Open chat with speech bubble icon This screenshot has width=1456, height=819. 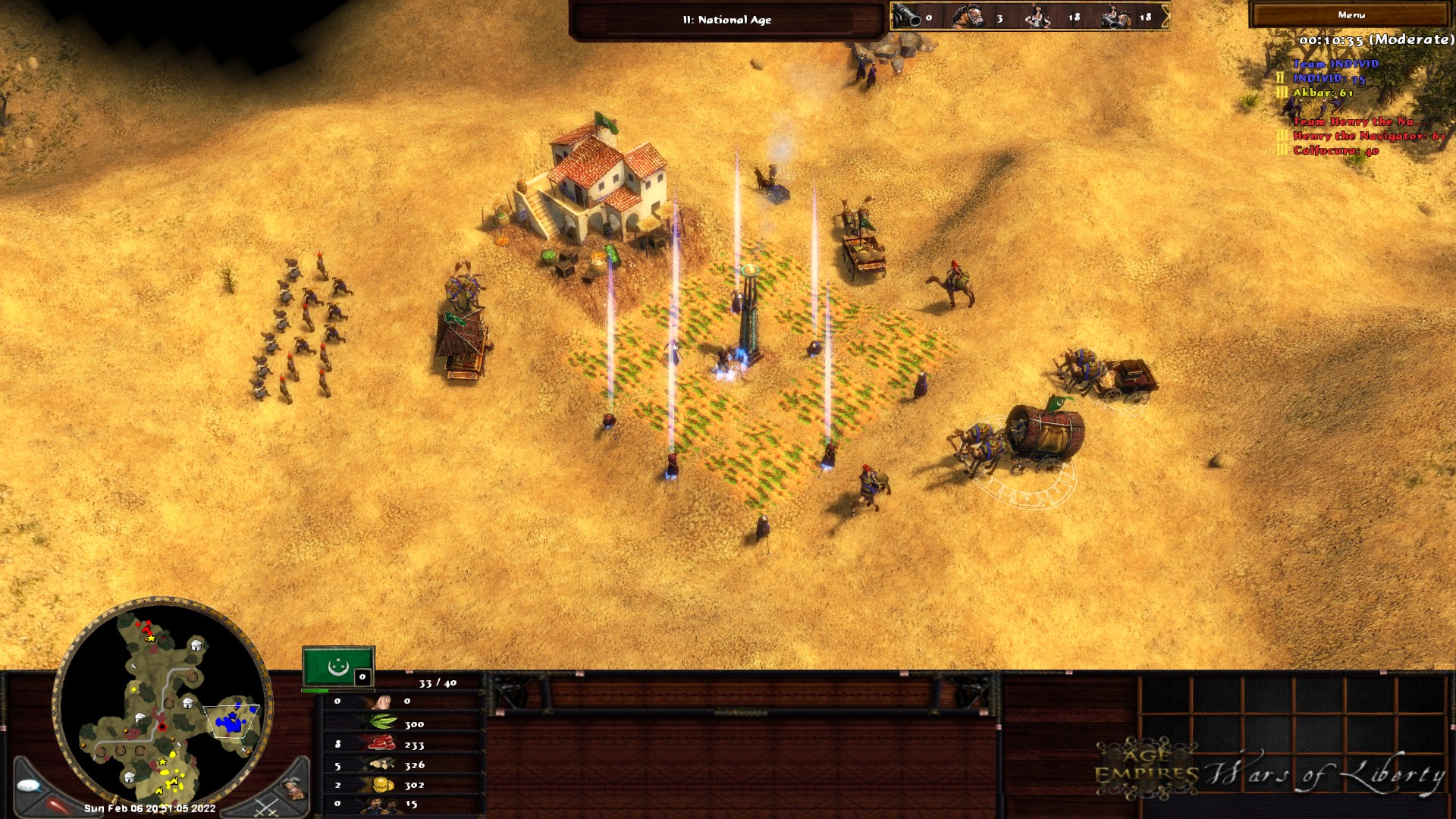[29, 786]
